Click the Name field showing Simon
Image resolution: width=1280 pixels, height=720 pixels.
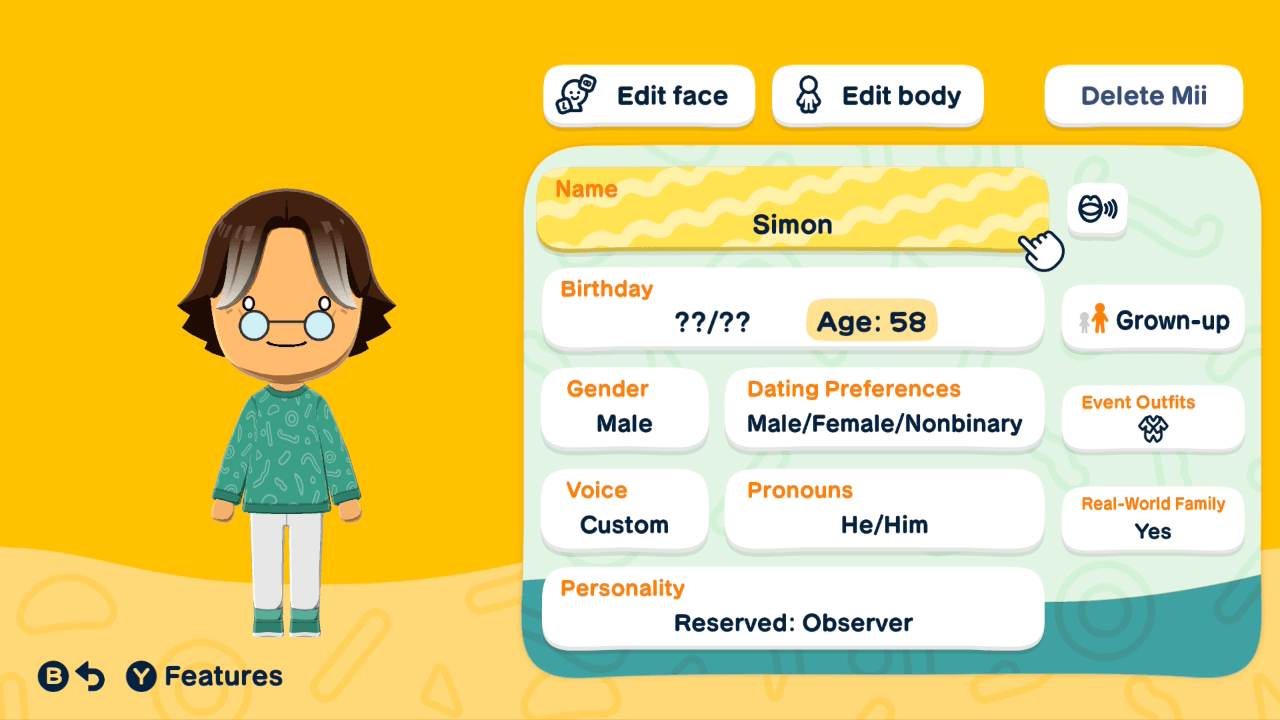click(x=792, y=210)
